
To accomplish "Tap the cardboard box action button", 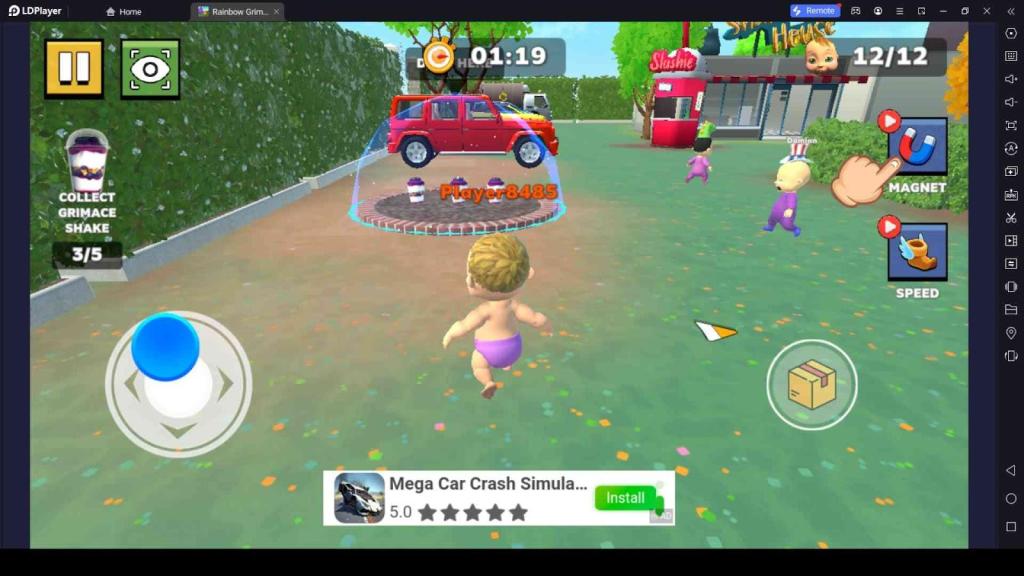I will click(811, 385).
